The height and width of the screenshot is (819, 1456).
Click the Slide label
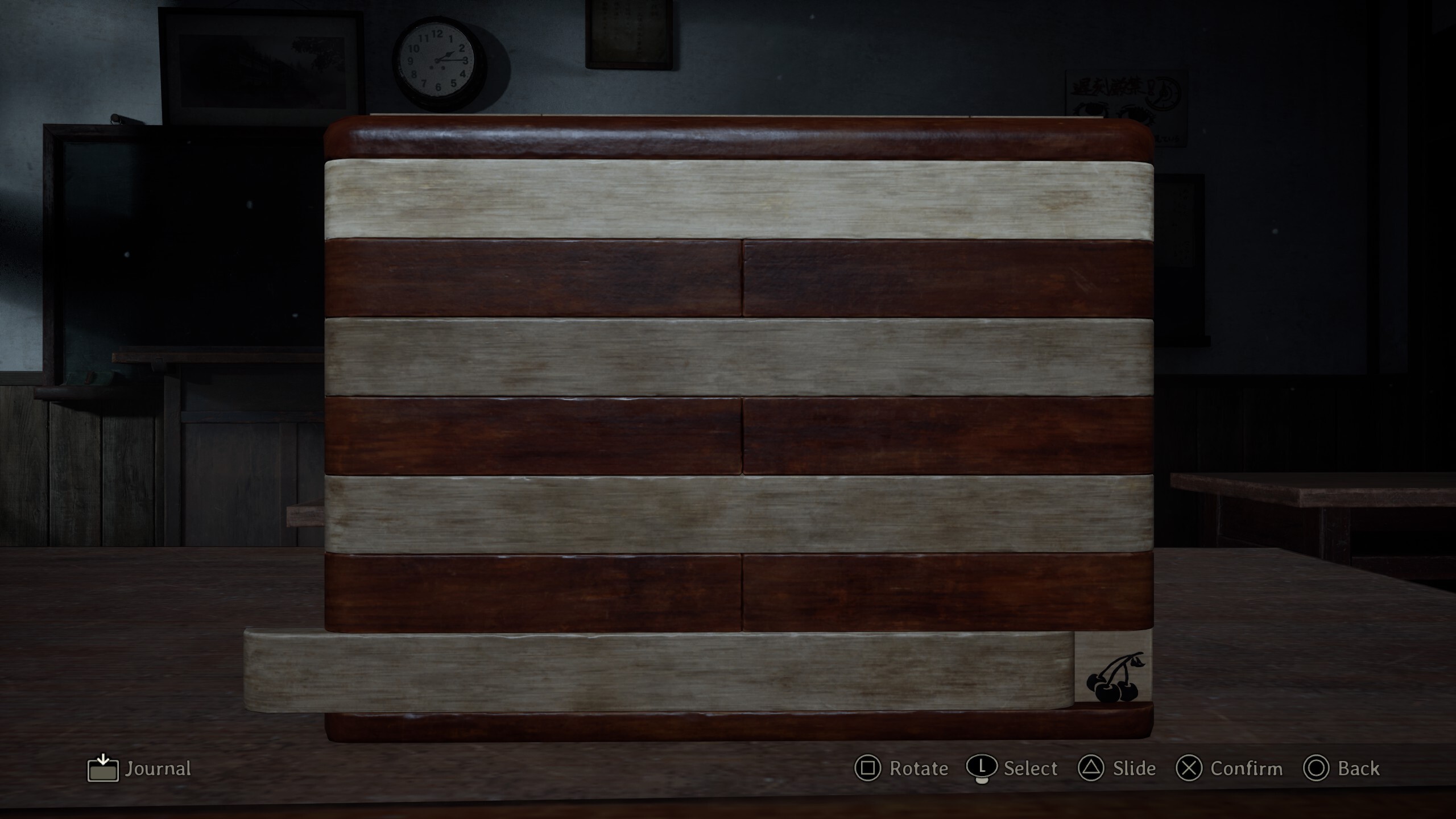click(1136, 769)
